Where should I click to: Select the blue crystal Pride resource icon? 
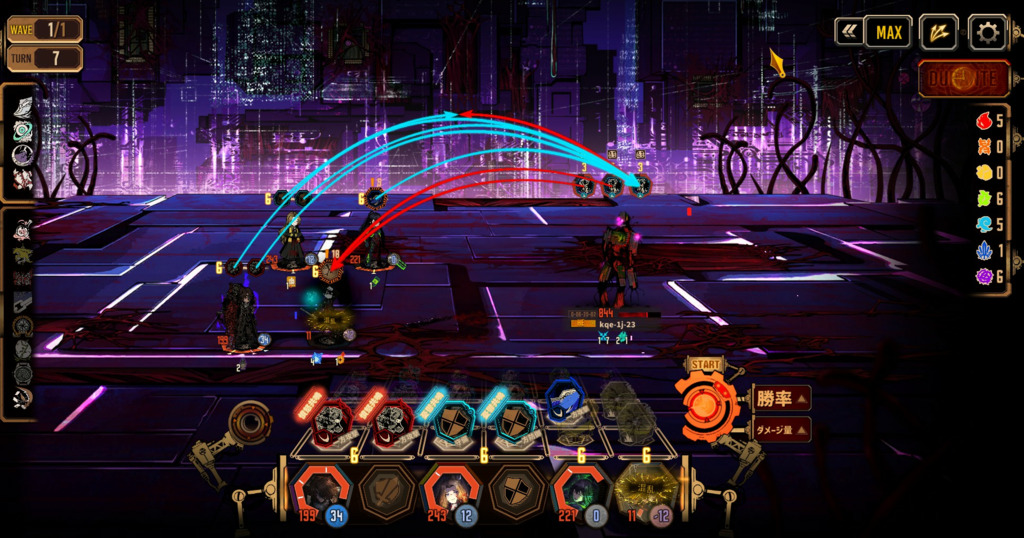[983, 251]
